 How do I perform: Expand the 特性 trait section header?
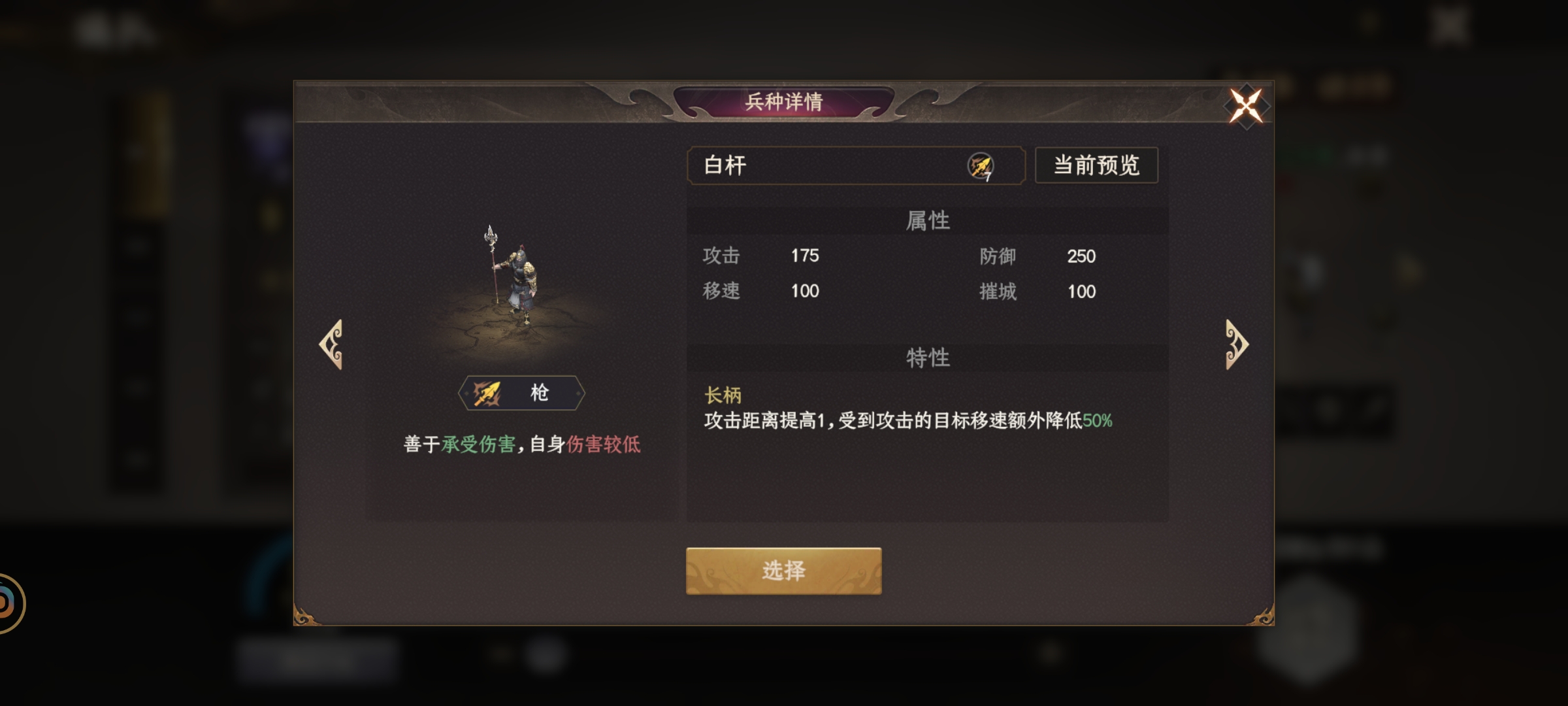(x=928, y=358)
